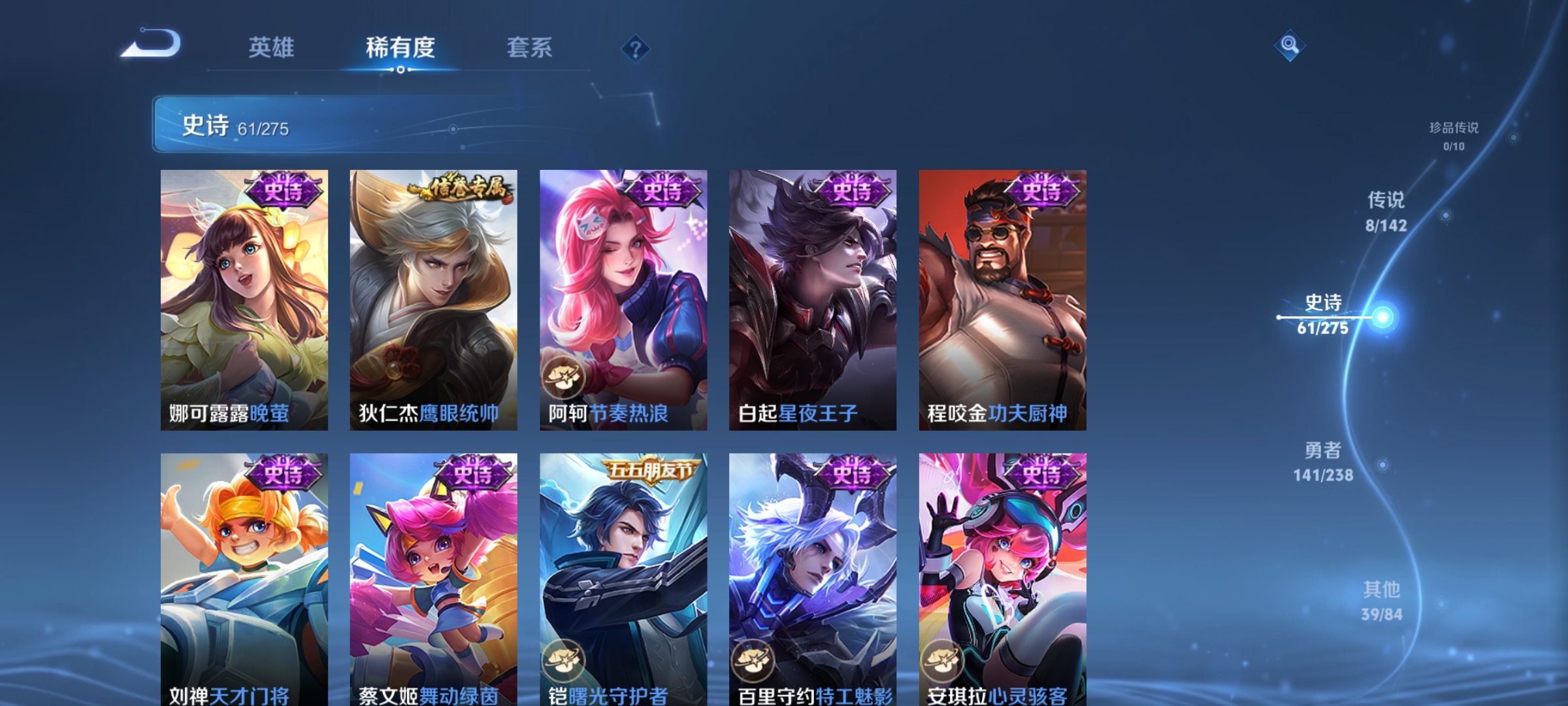Screen dimensions: 1568x706
Task: Switch to the 套系 tab
Action: pos(531,48)
